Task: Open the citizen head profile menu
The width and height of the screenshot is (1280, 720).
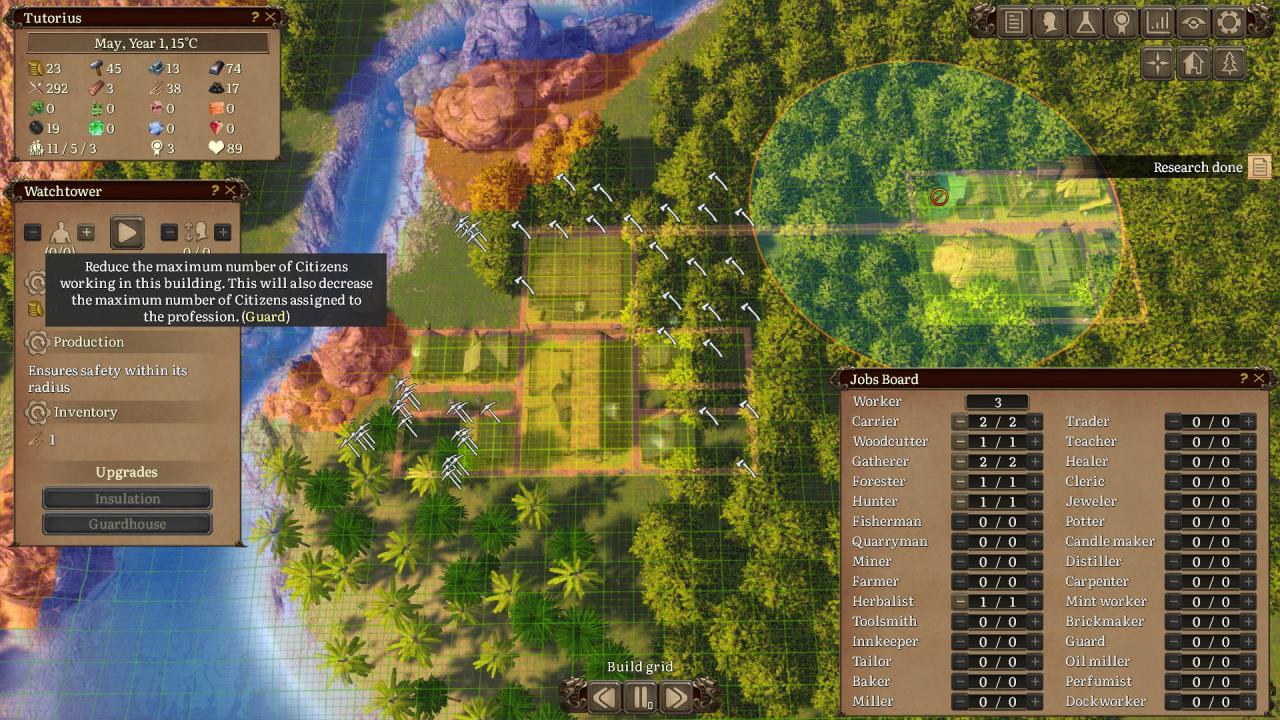Action: [x=1050, y=23]
